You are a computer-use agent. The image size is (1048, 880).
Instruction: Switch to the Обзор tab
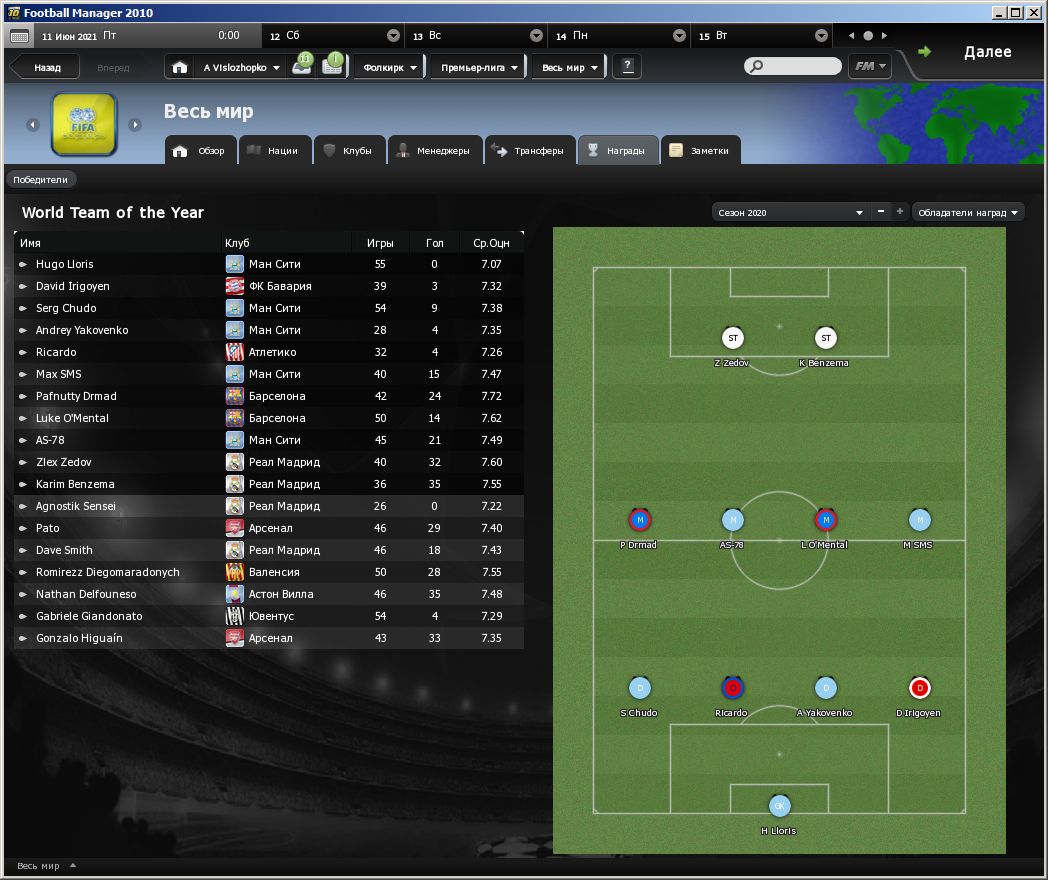tap(201, 151)
